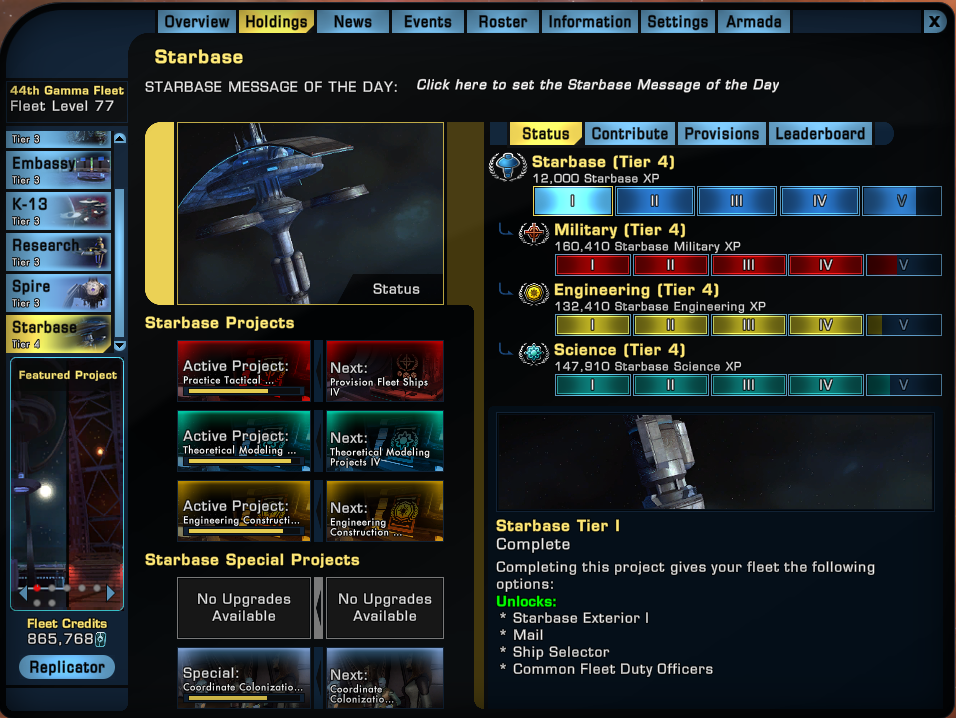Select the active Practice Tactical project
Image resolution: width=956 pixels, height=718 pixels.
click(244, 372)
